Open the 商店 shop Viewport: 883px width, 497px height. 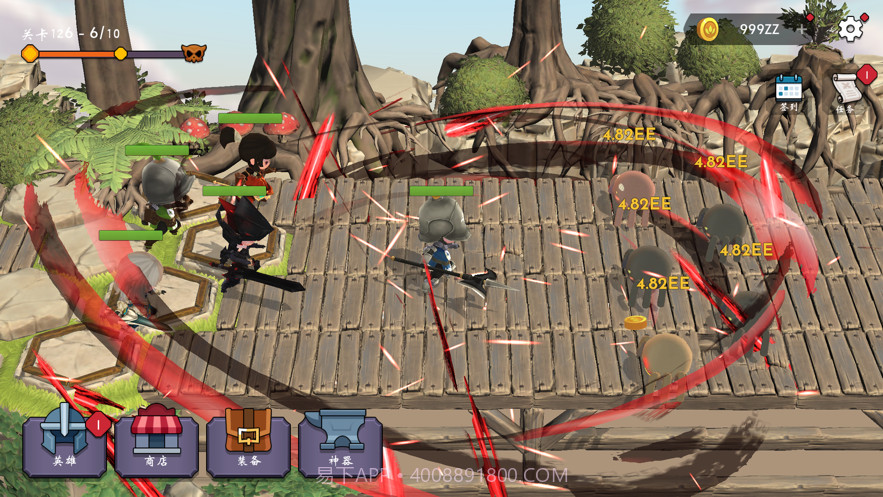pyautogui.click(x=156, y=443)
